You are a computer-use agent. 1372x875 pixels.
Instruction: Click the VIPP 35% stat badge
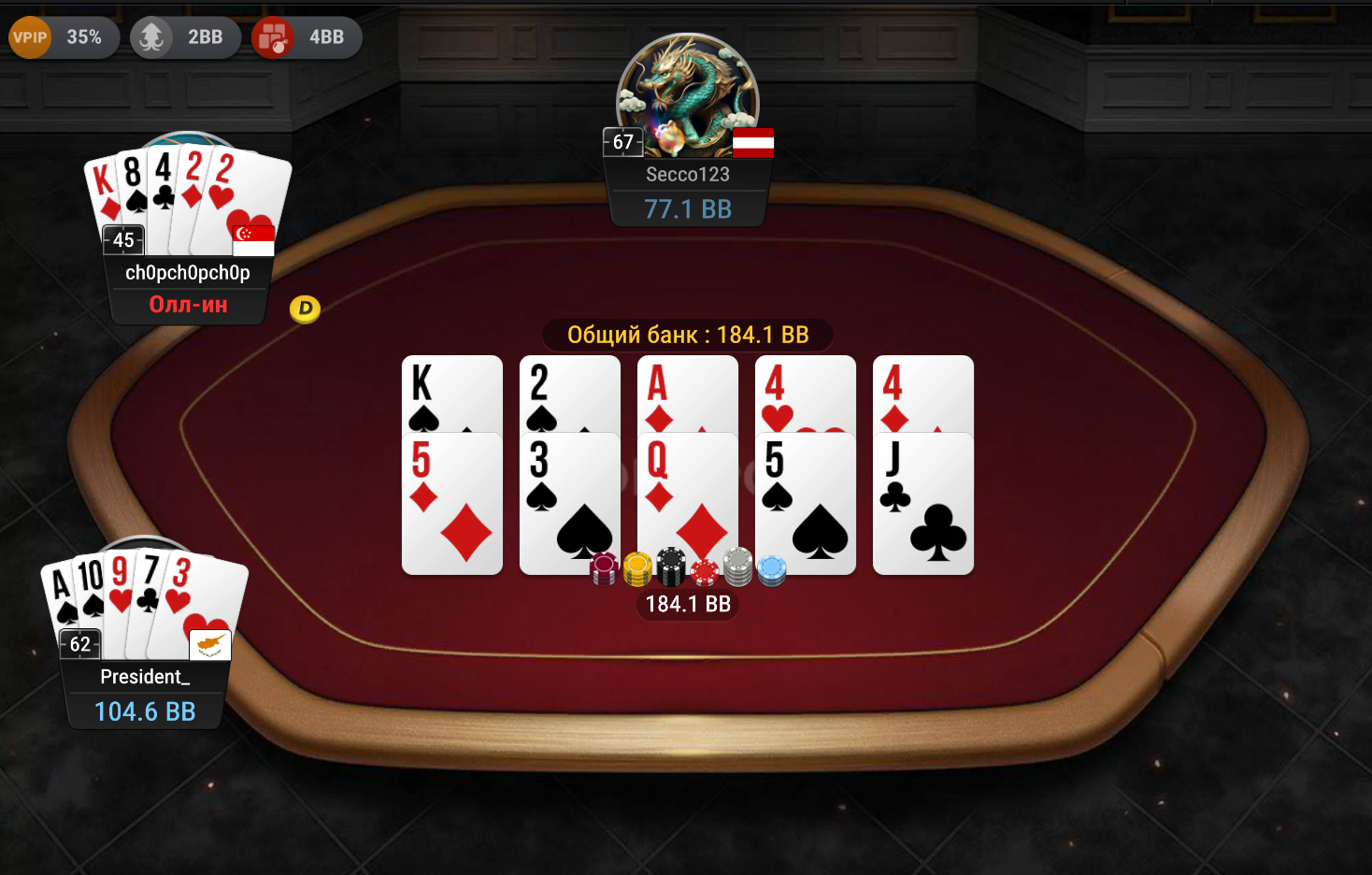(x=63, y=37)
